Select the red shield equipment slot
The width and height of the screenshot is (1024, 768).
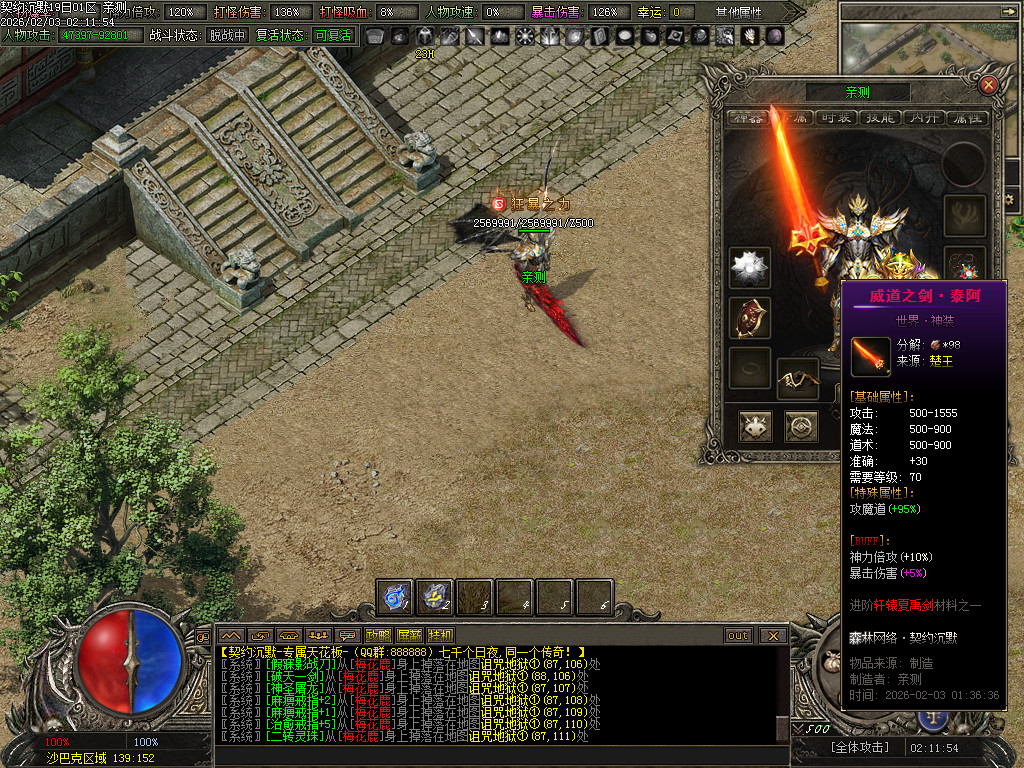[x=749, y=318]
